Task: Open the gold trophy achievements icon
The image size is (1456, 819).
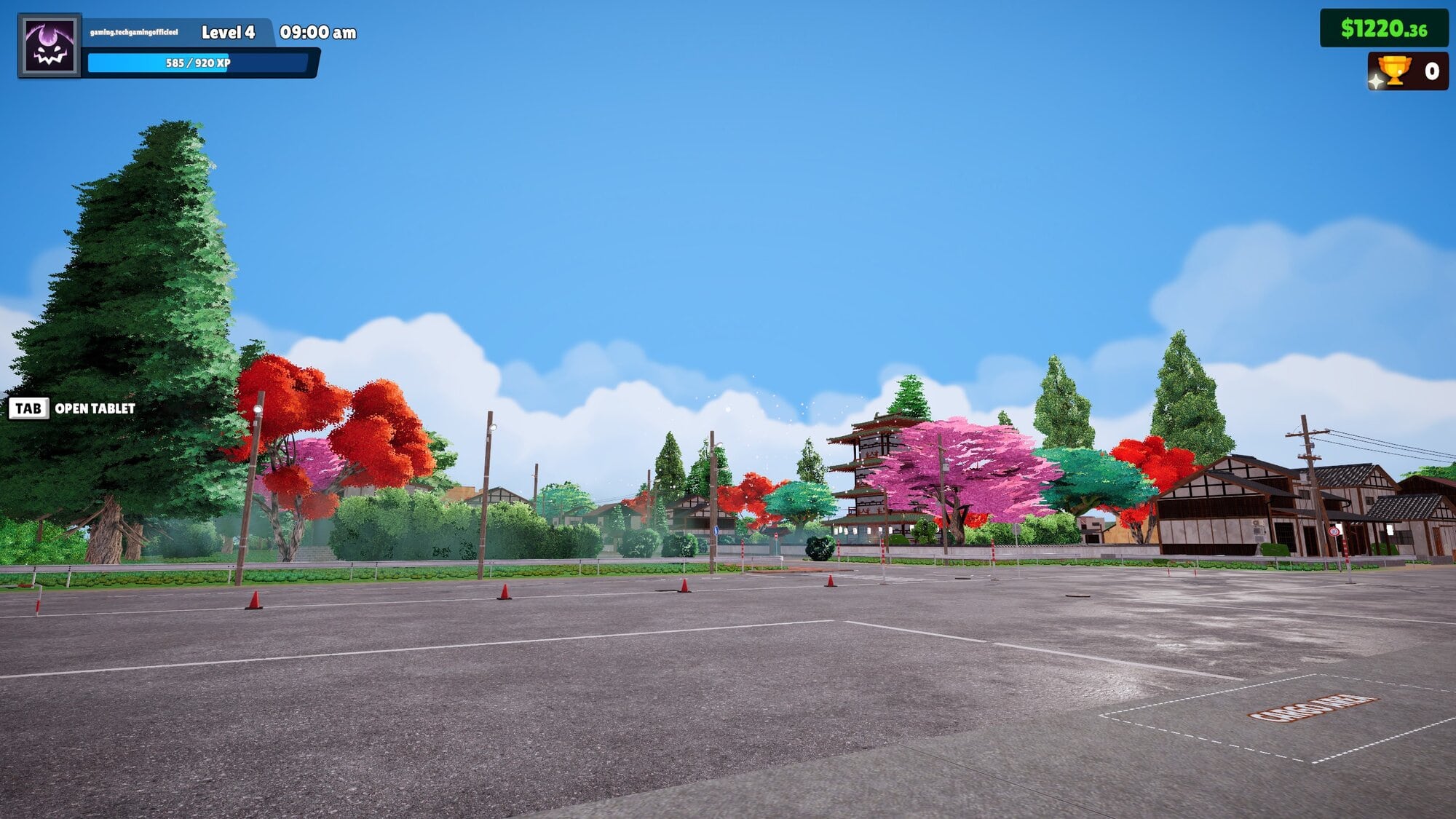Action: coord(1393,71)
